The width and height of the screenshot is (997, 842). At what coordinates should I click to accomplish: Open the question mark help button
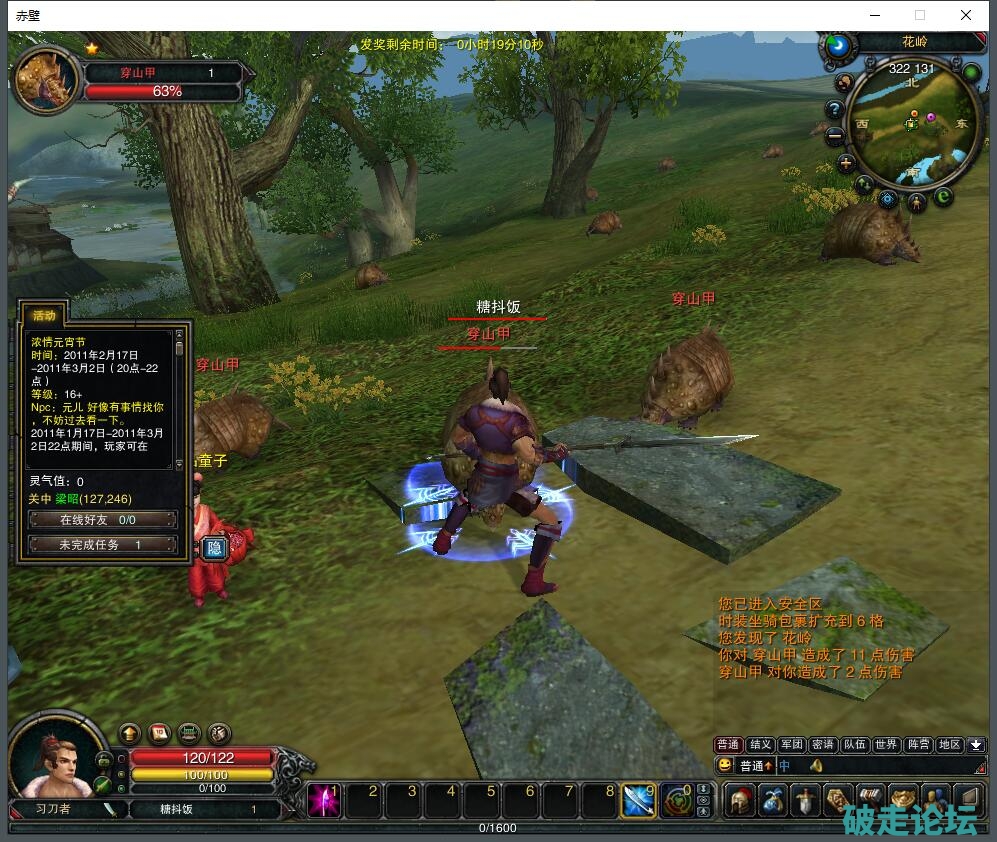pos(835,109)
